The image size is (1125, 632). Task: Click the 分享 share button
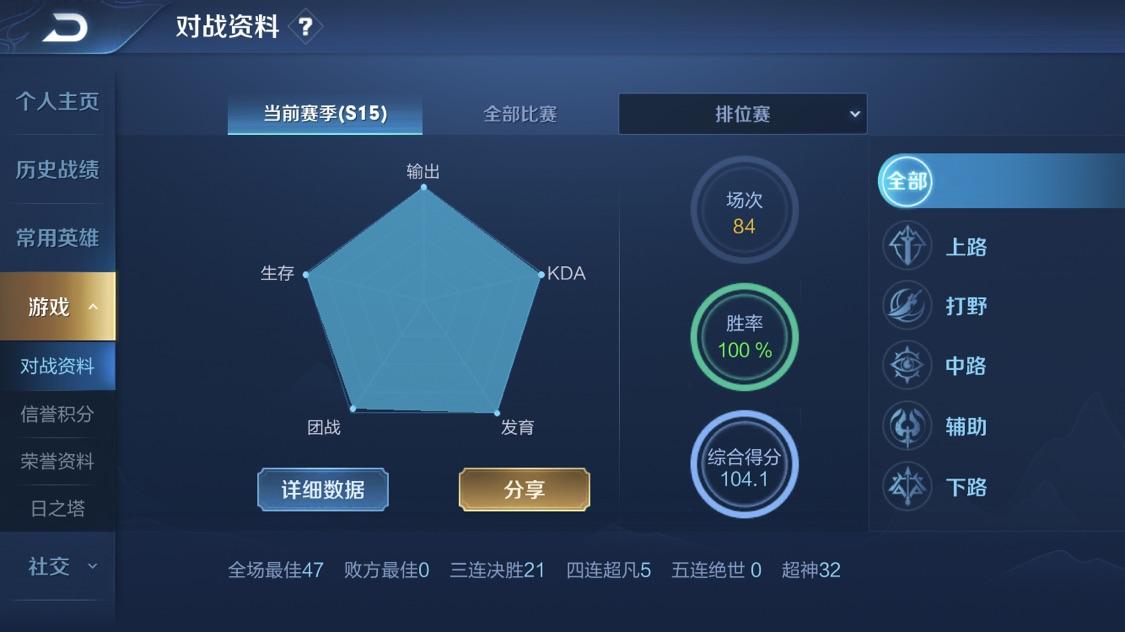[x=524, y=490]
